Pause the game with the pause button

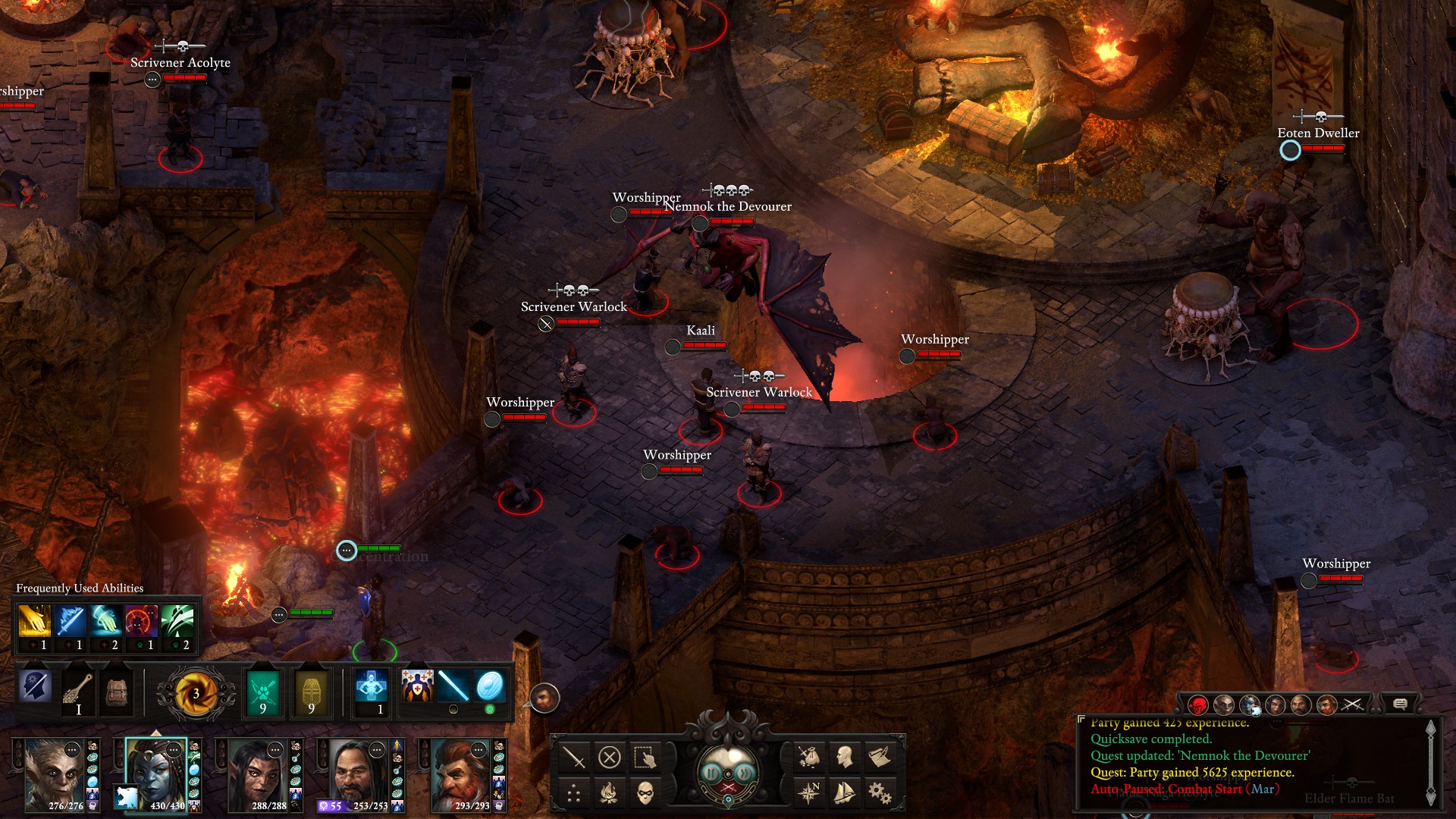pos(711,773)
